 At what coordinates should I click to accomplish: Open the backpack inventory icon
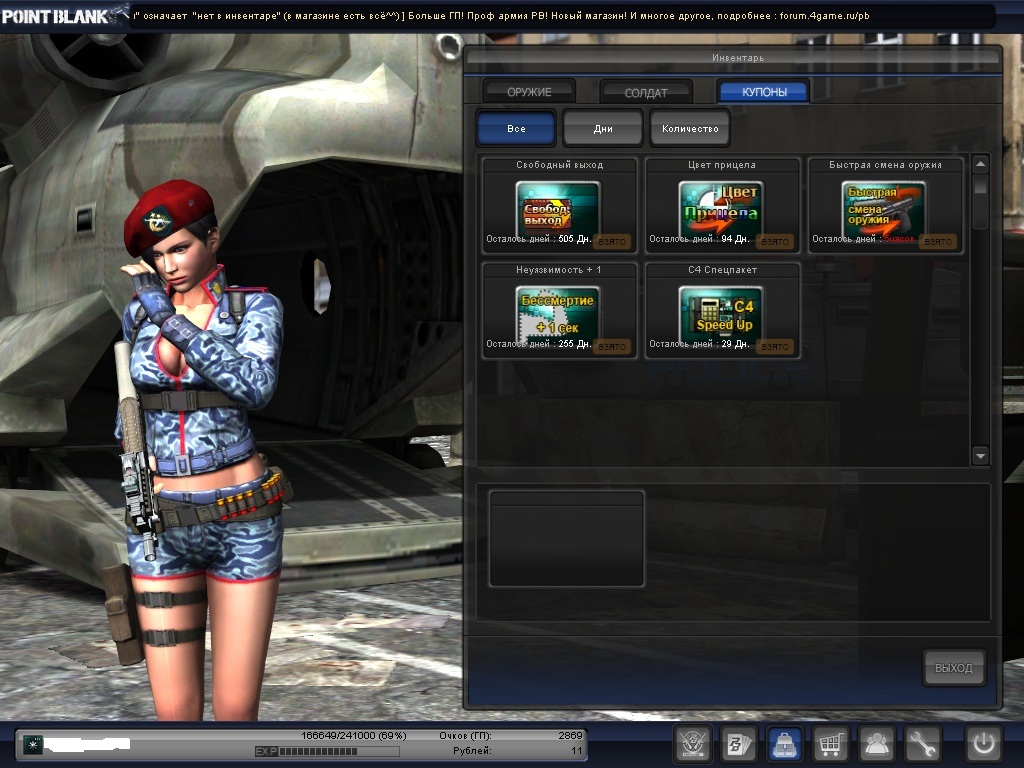click(x=785, y=744)
